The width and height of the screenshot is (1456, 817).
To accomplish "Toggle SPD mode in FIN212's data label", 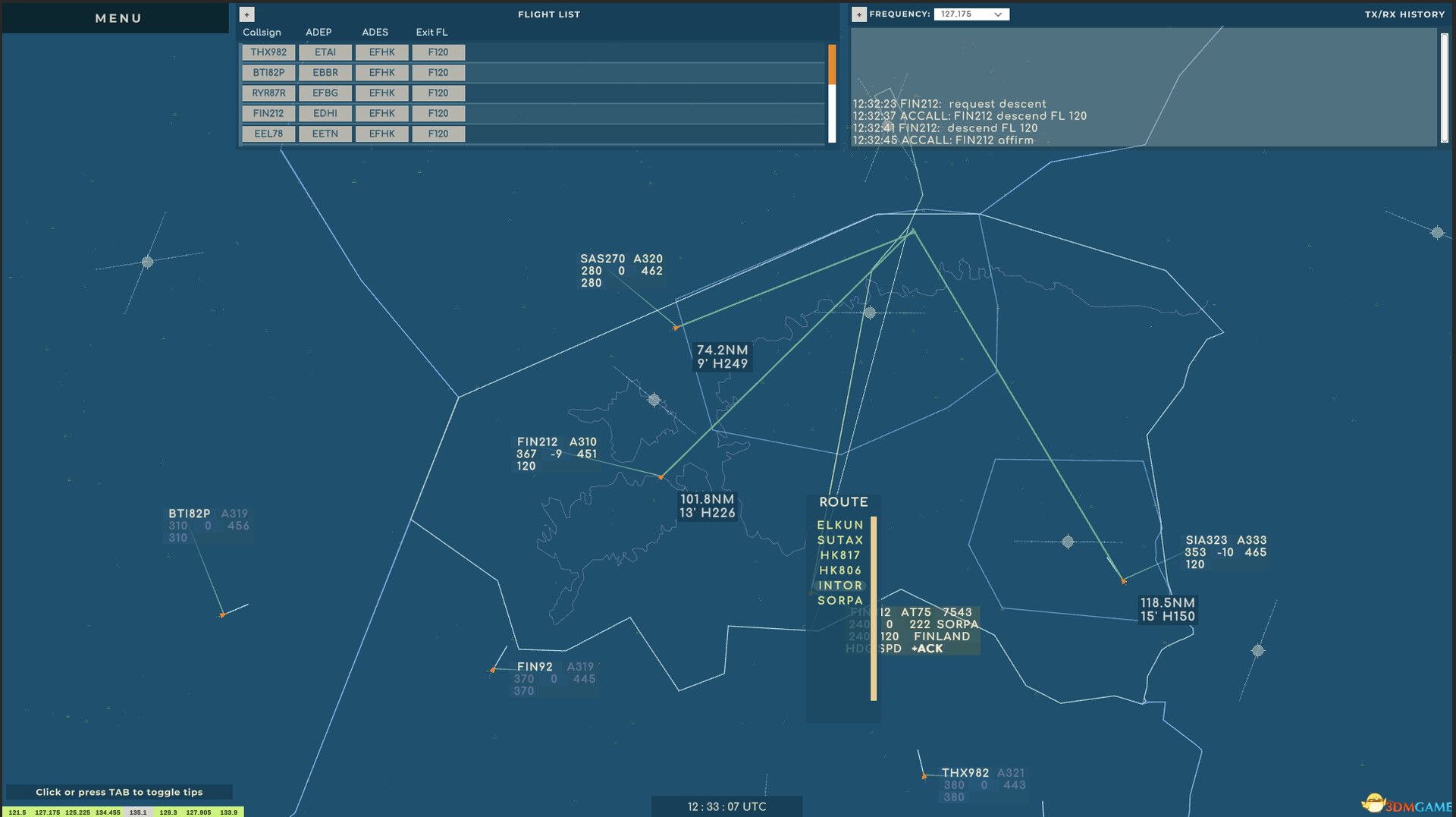I will pyautogui.click(x=890, y=649).
